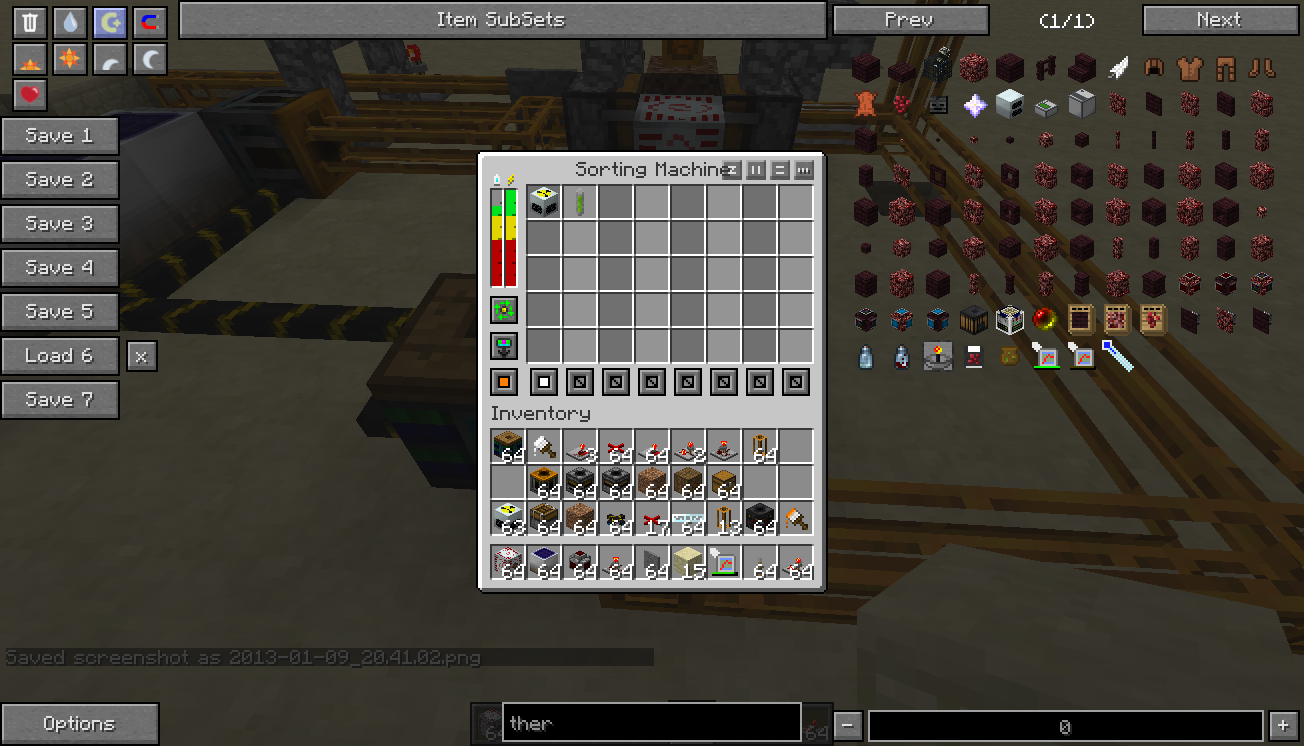Save inventory to slot Save 7
Screen dimensions: 1304x746
[59, 400]
